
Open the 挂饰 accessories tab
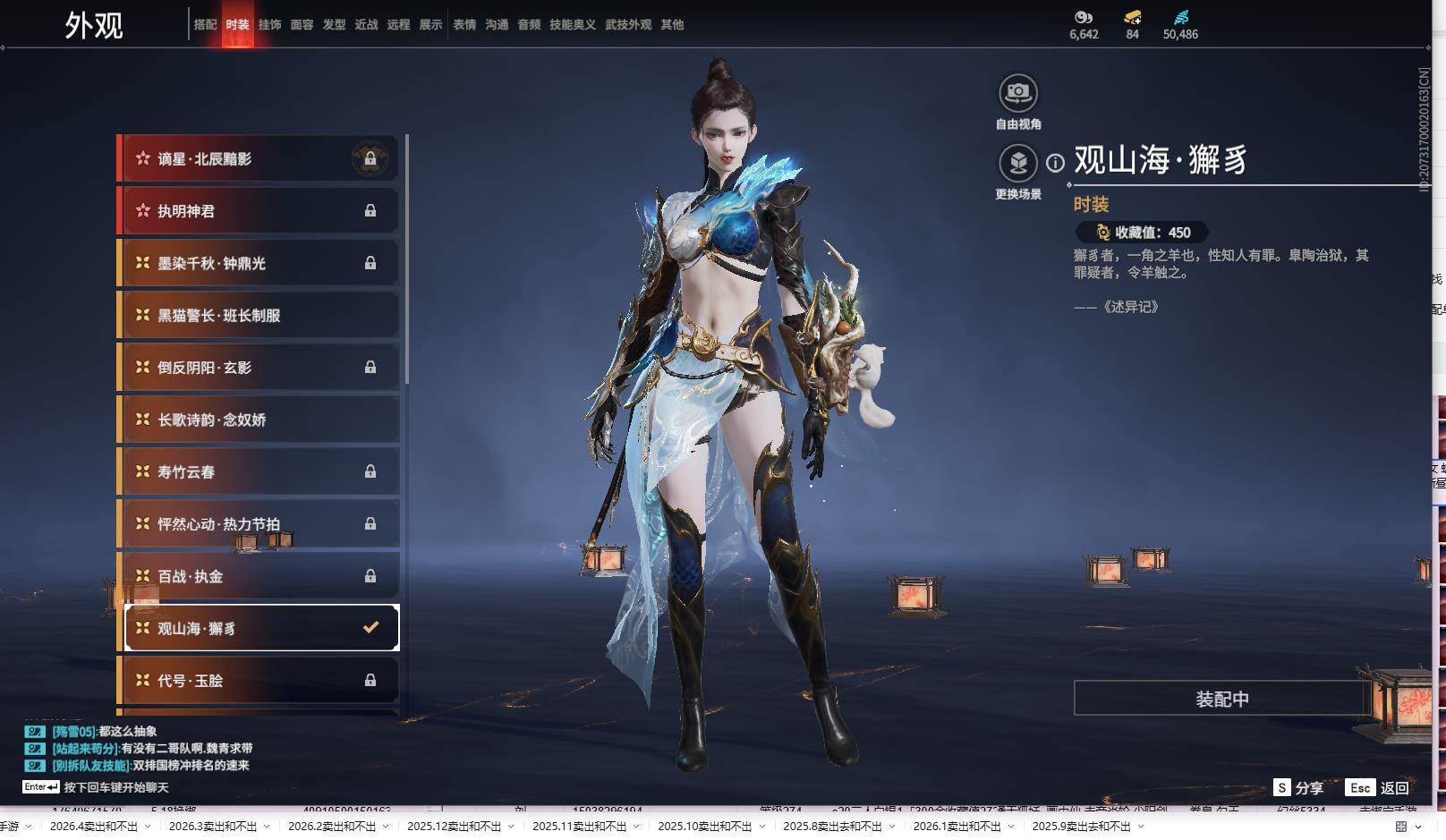coord(269,25)
